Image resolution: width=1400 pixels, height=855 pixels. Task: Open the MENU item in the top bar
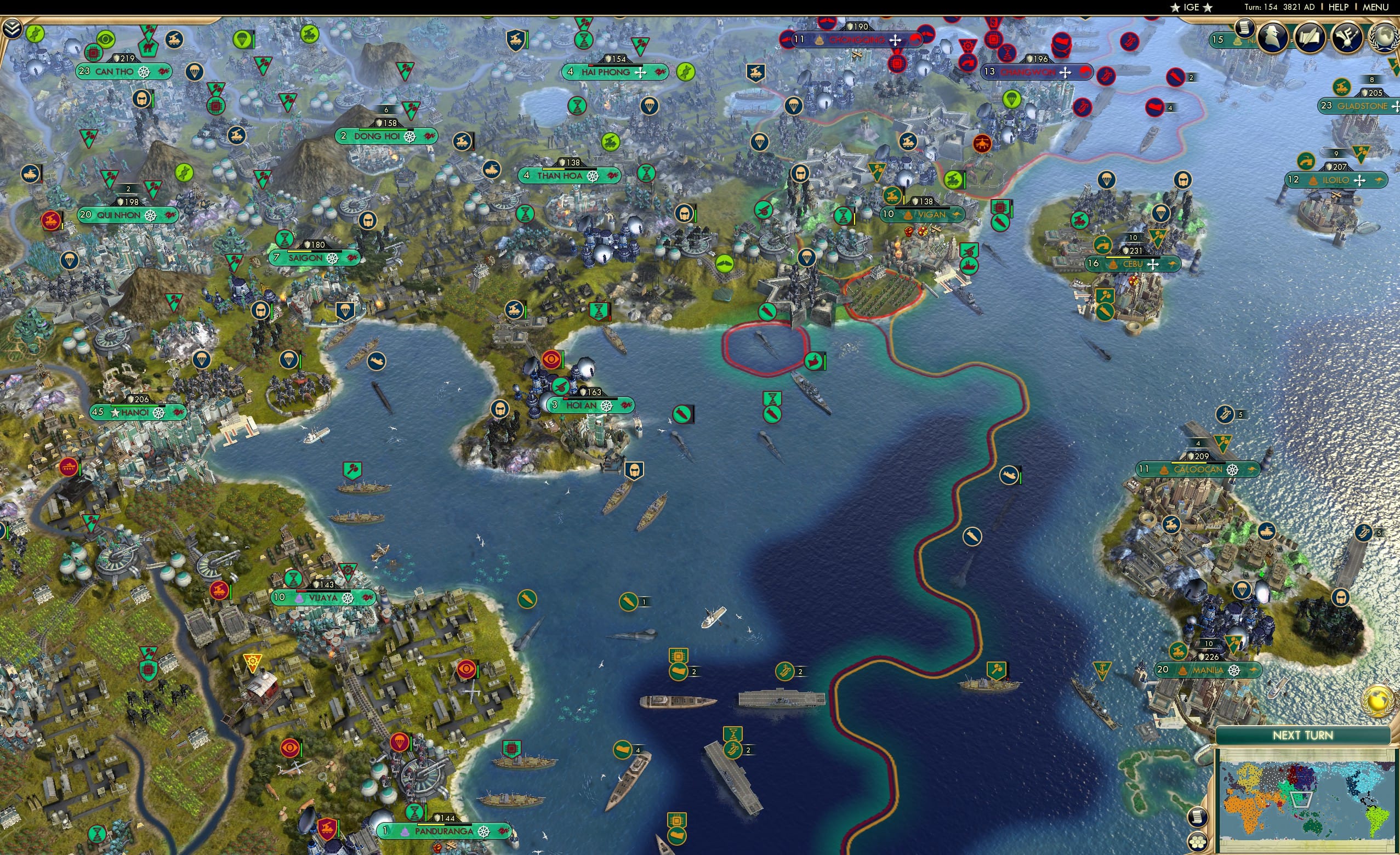[x=1375, y=7]
